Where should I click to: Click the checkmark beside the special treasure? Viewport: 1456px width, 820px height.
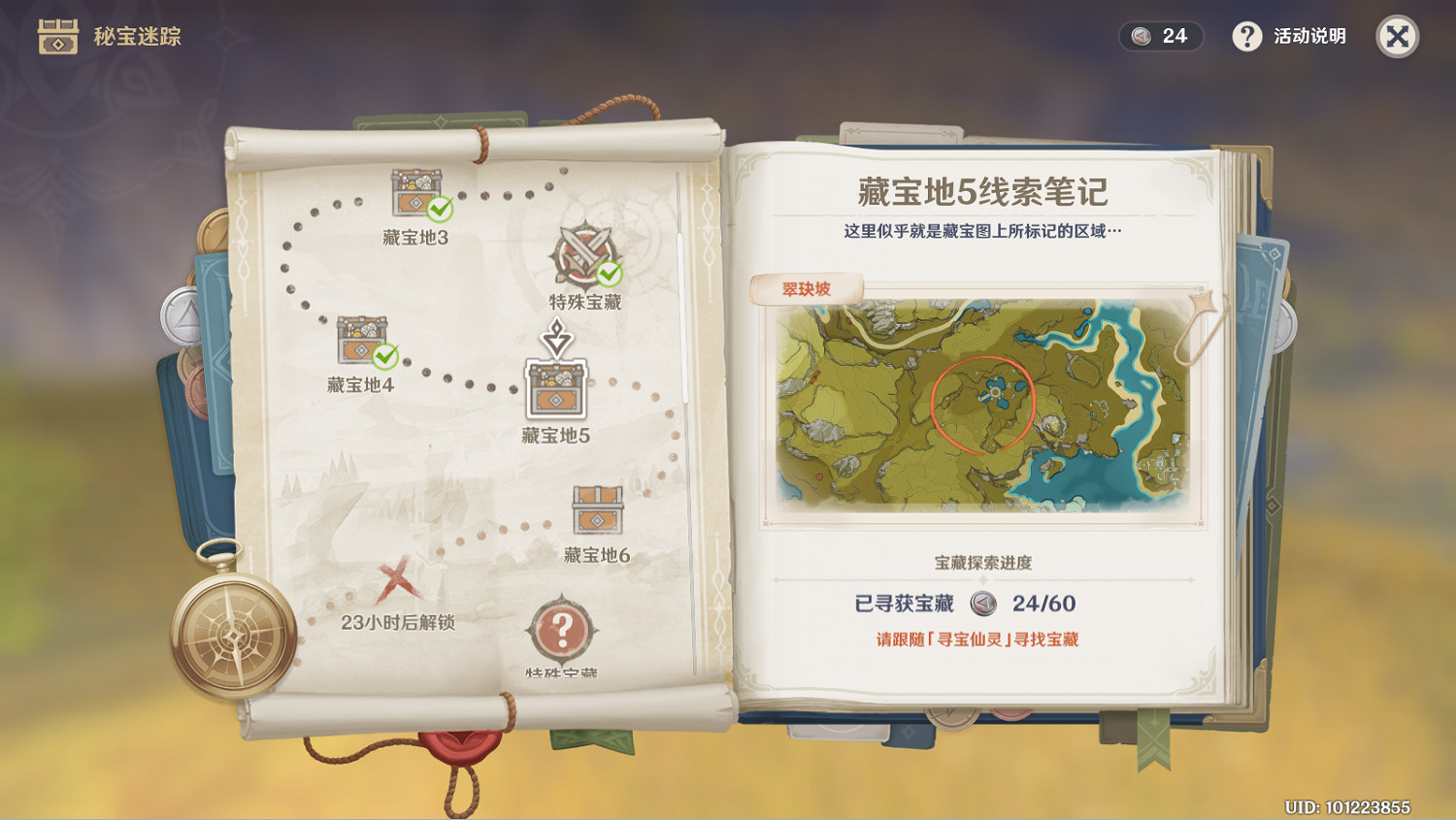(x=609, y=274)
